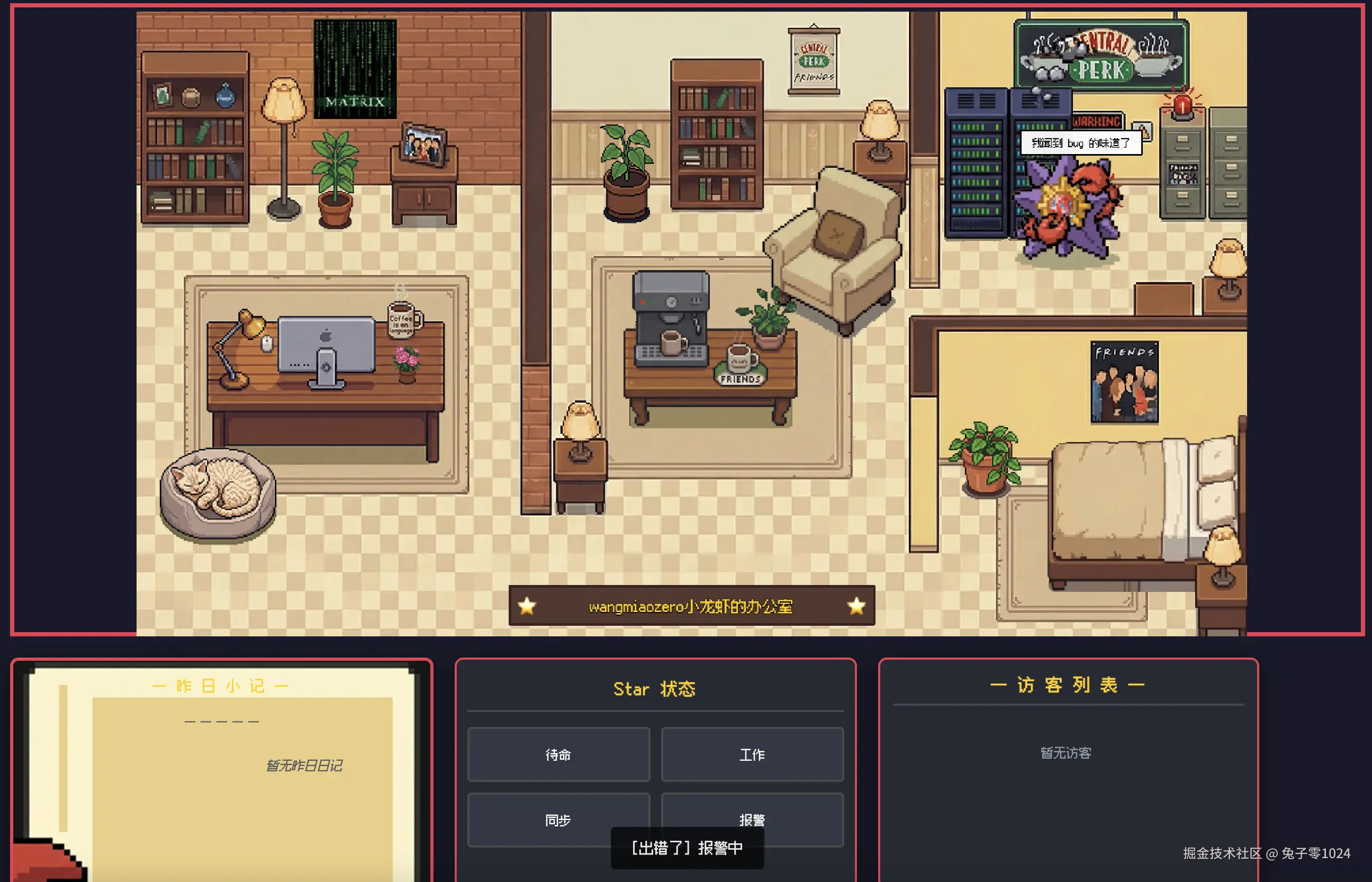
Task: Click the red alarm light on the cabinet
Action: coord(1182,106)
